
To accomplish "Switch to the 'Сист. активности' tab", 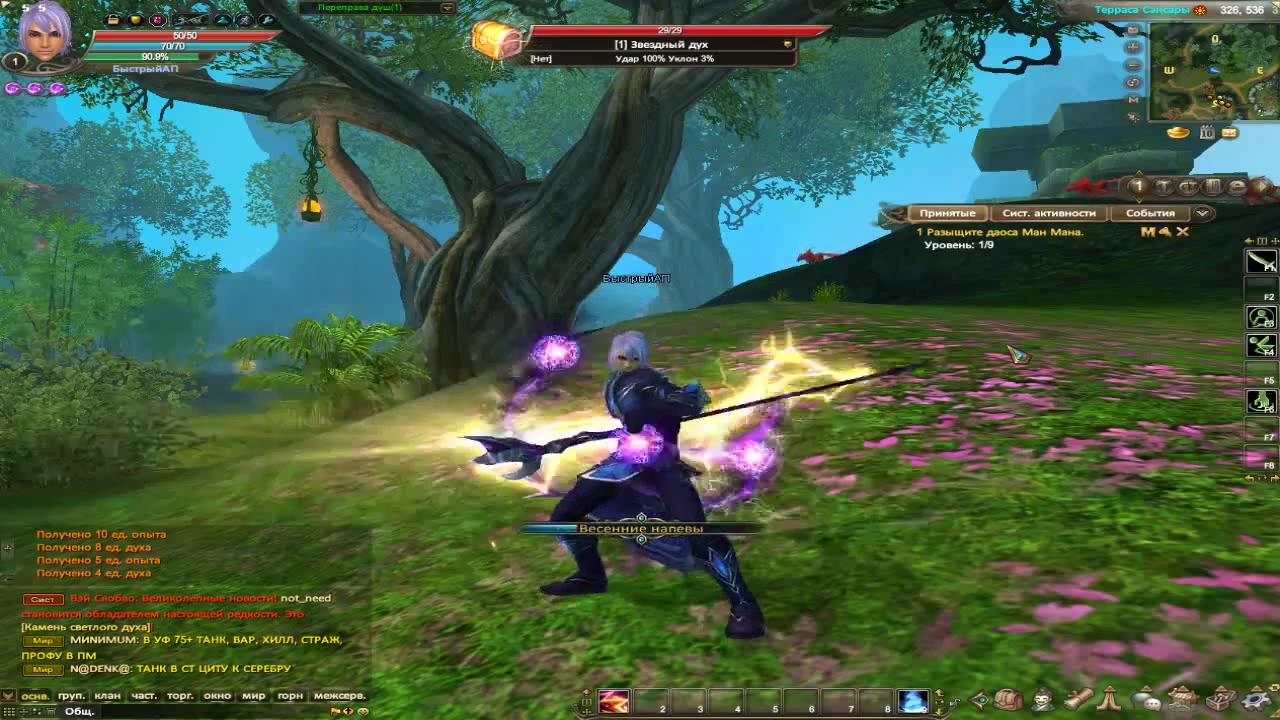I will point(1049,213).
